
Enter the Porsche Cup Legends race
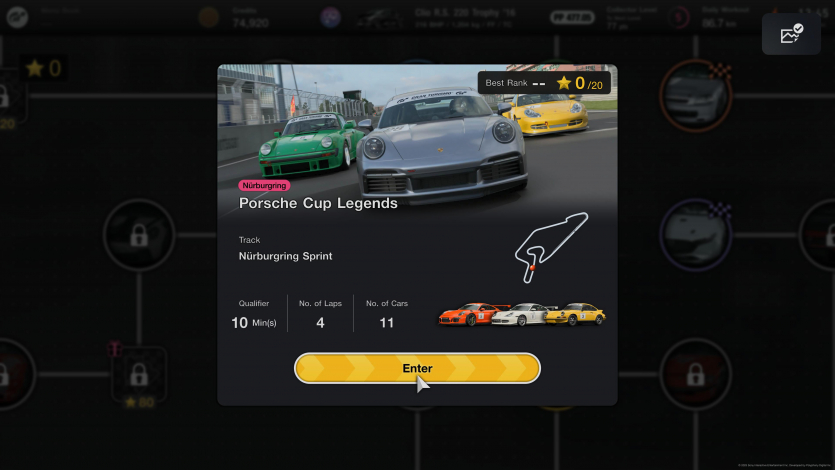pos(417,368)
